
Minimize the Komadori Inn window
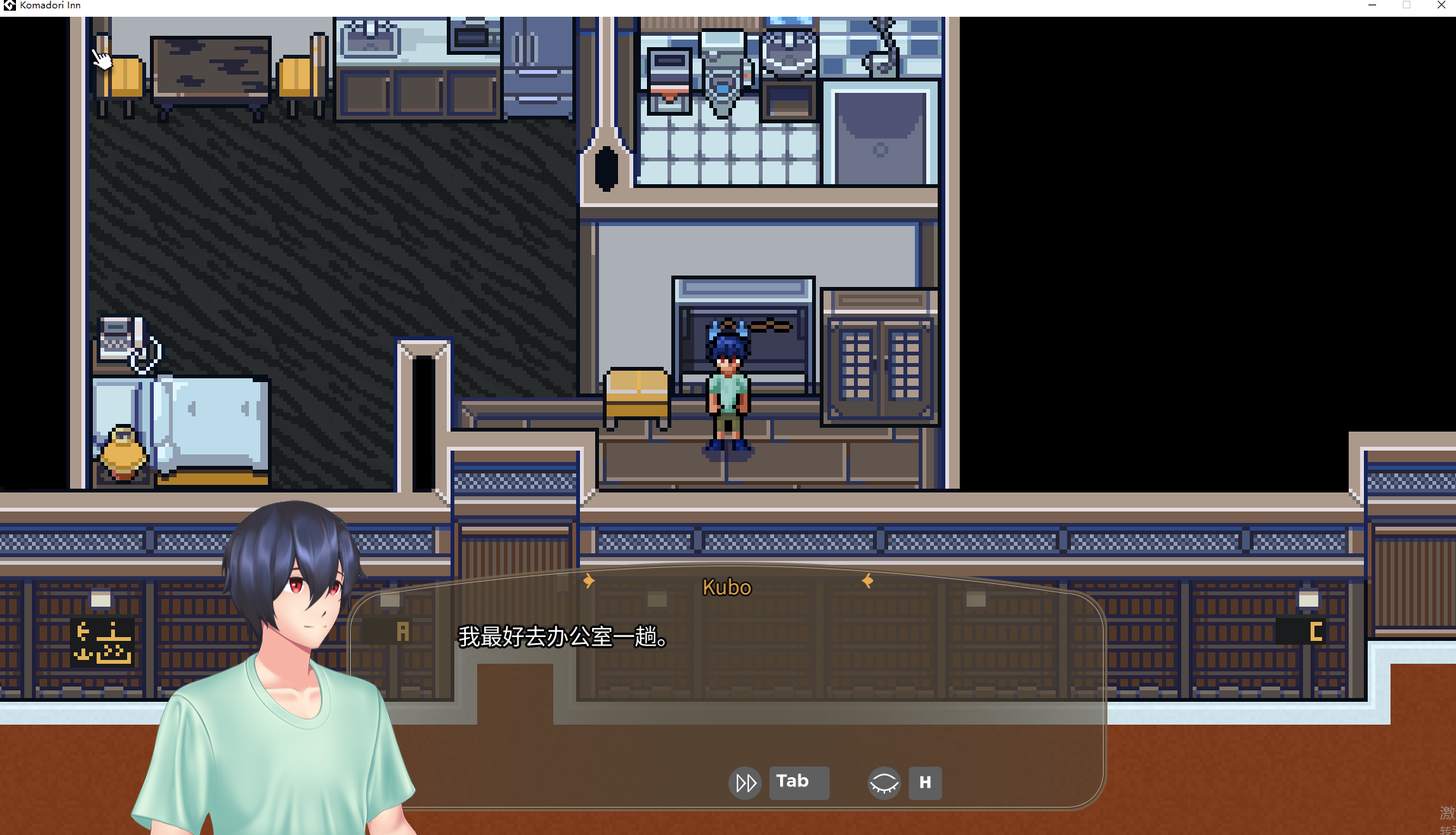(x=1372, y=5)
